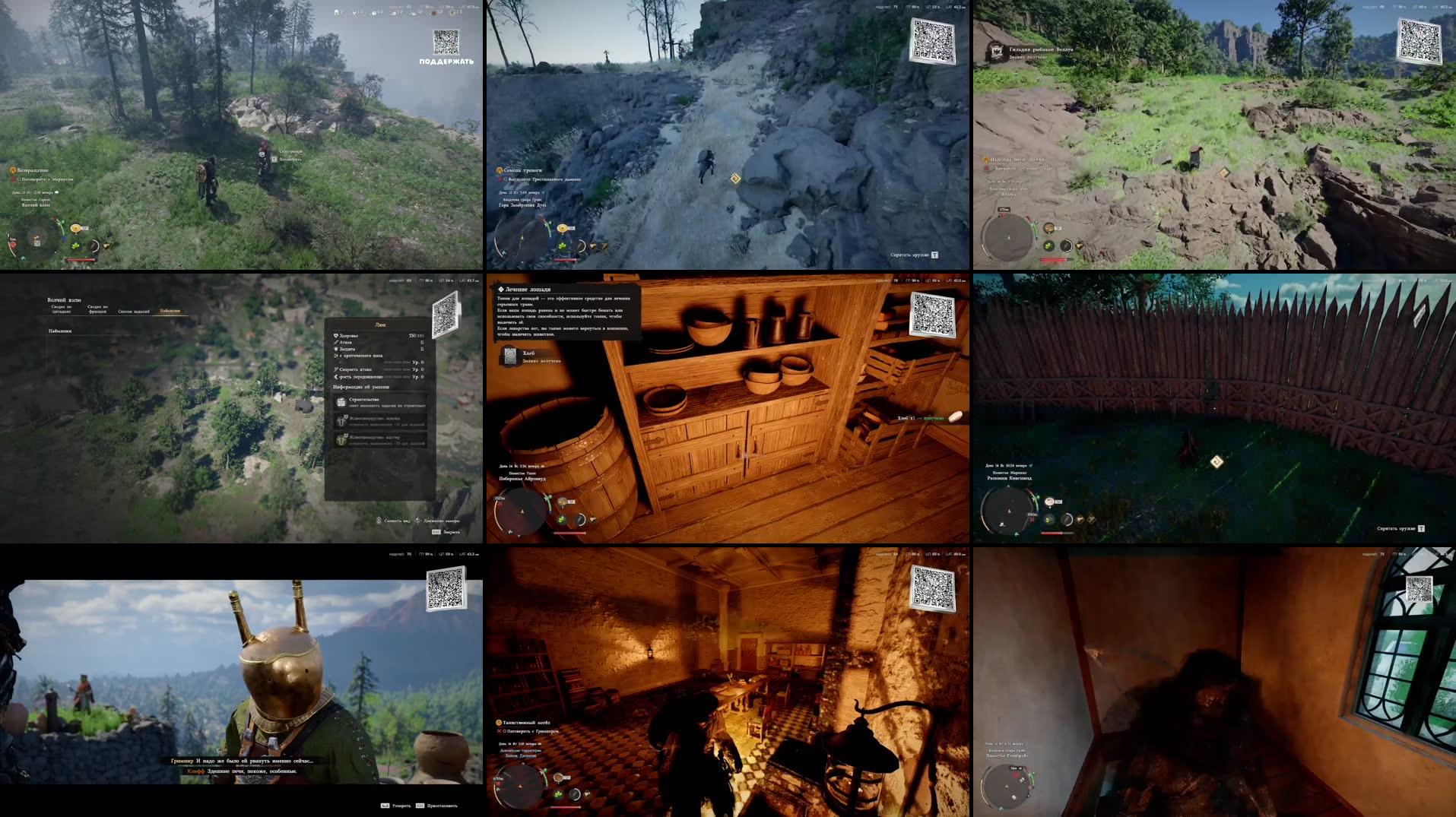
Task: Click the Скорость атаки level progress bar
Action: tap(396, 369)
